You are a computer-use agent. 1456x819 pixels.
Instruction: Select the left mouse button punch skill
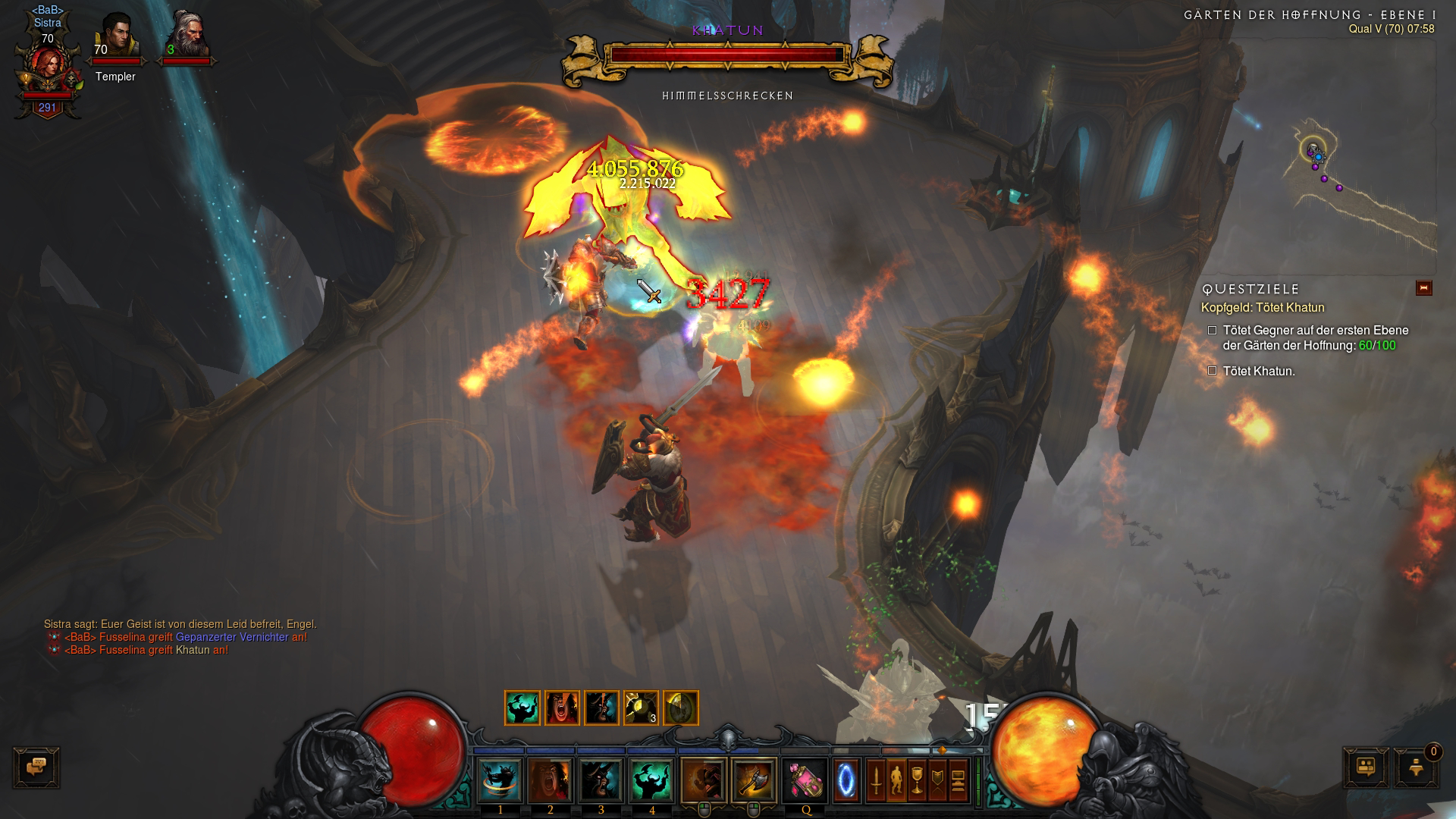coord(703,780)
